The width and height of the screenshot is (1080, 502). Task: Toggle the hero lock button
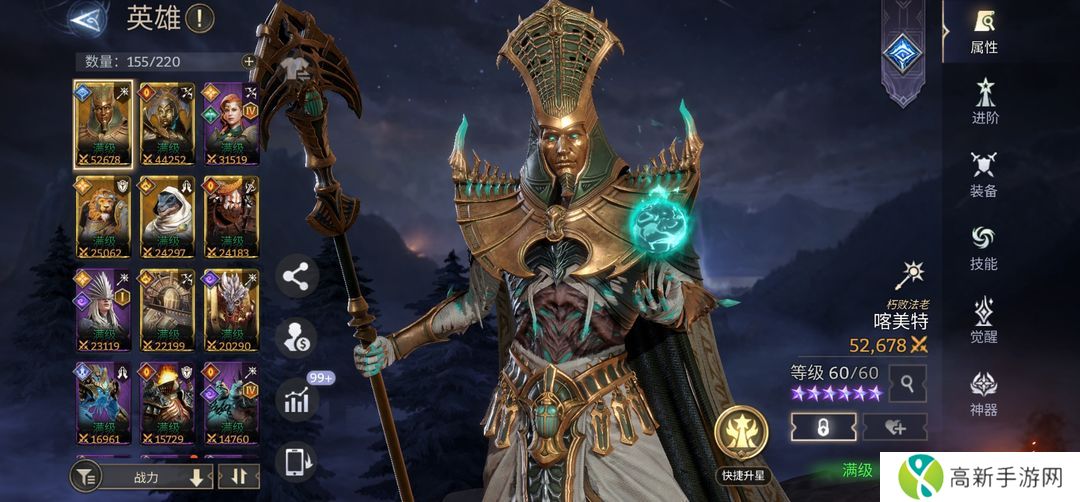click(823, 427)
